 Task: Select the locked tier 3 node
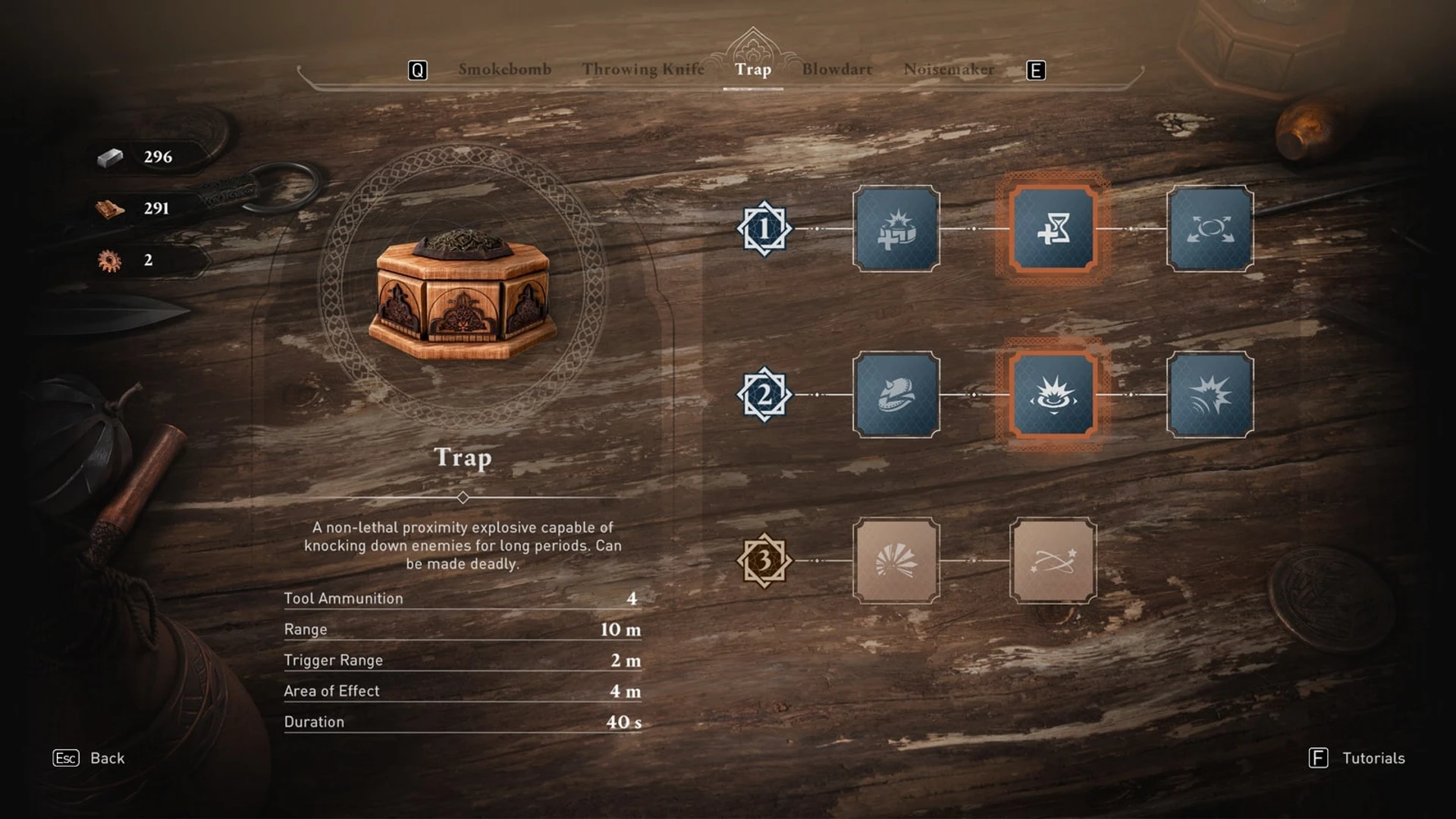click(764, 561)
